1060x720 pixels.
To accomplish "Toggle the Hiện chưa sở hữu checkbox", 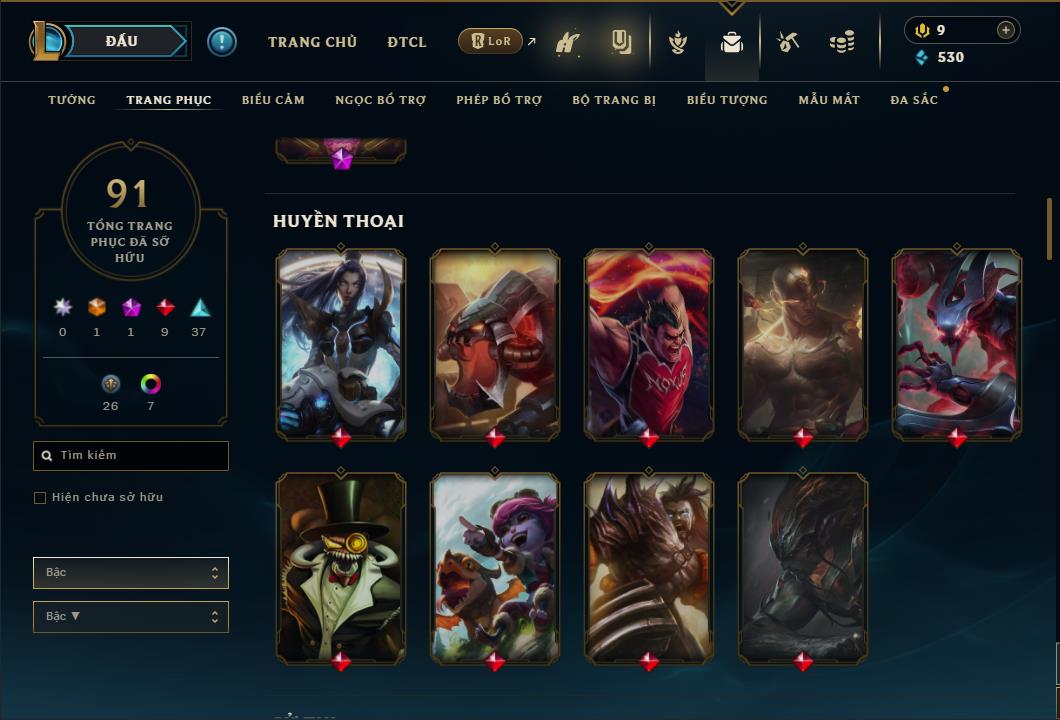I will 40,498.
